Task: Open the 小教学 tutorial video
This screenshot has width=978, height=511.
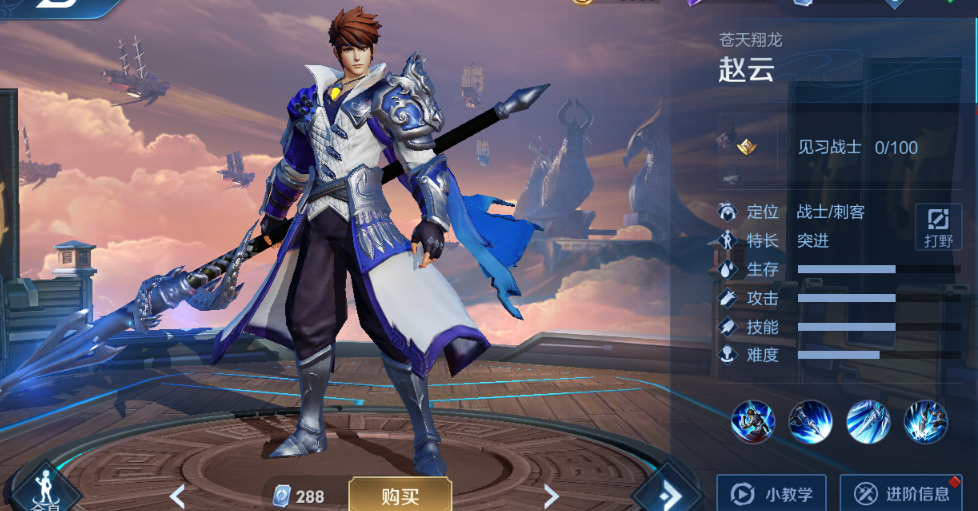Action: coord(771,493)
